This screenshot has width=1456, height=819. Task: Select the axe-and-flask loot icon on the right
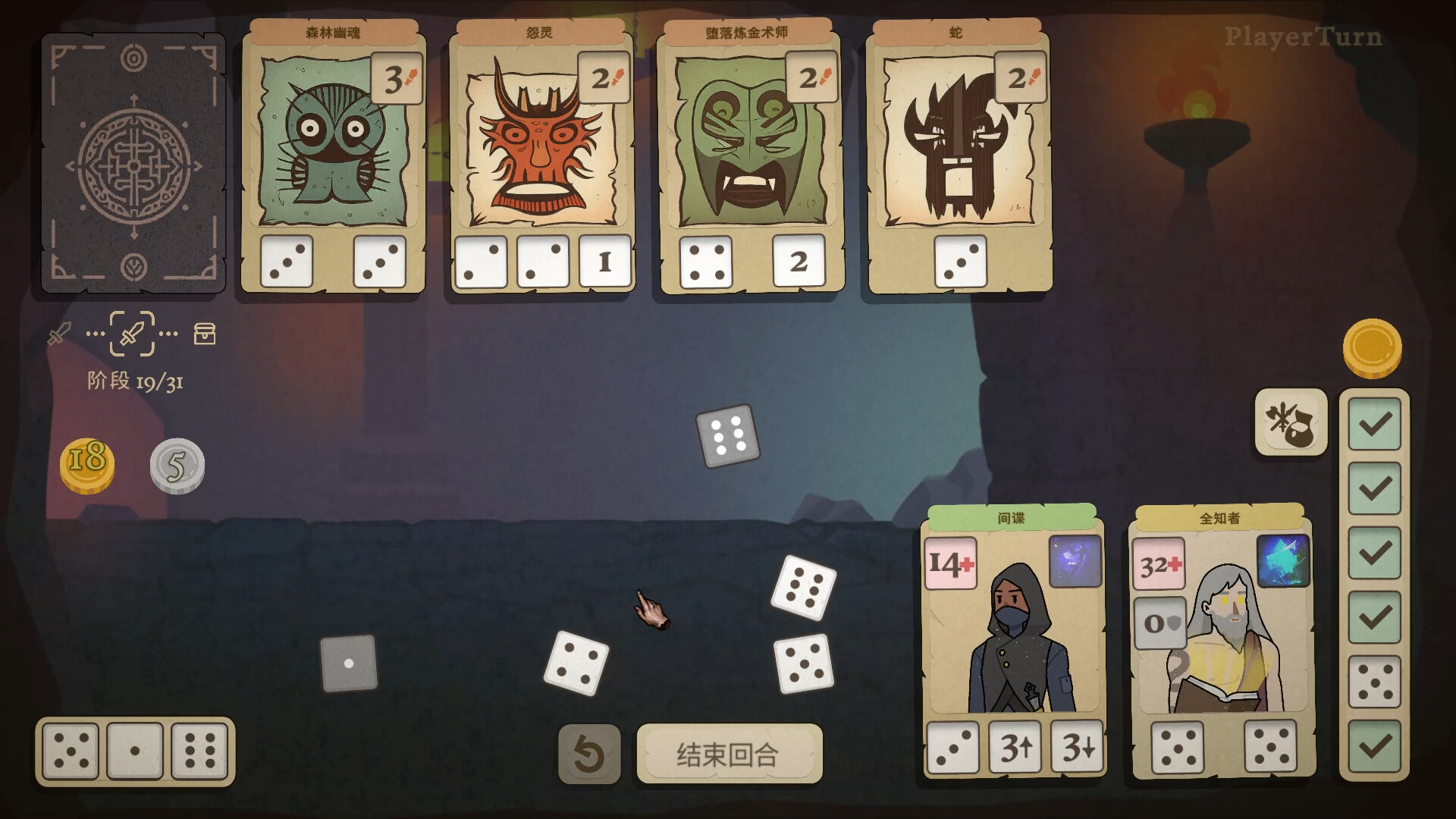click(1290, 425)
